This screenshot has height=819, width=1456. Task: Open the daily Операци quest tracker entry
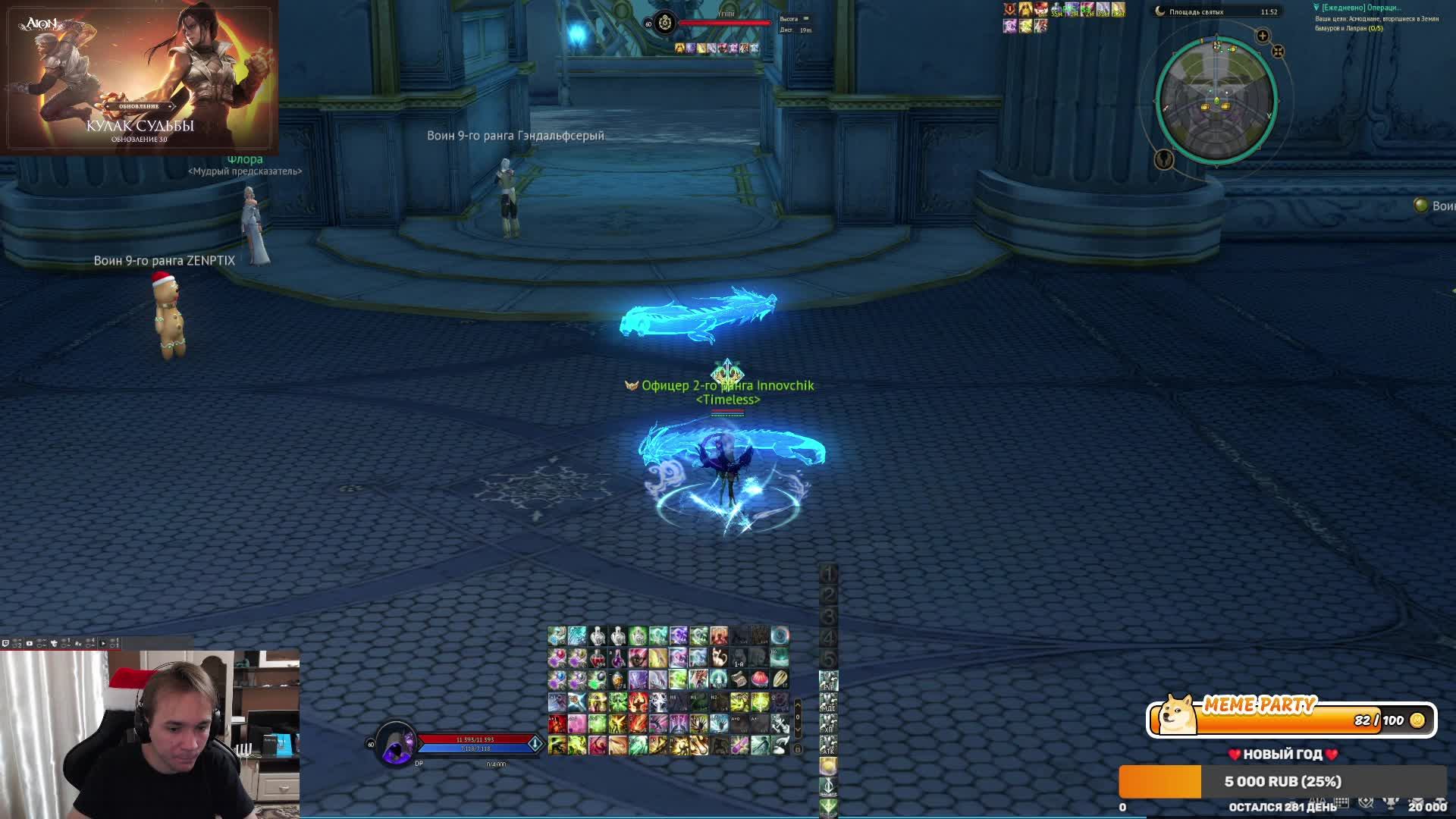tap(1361, 8)
